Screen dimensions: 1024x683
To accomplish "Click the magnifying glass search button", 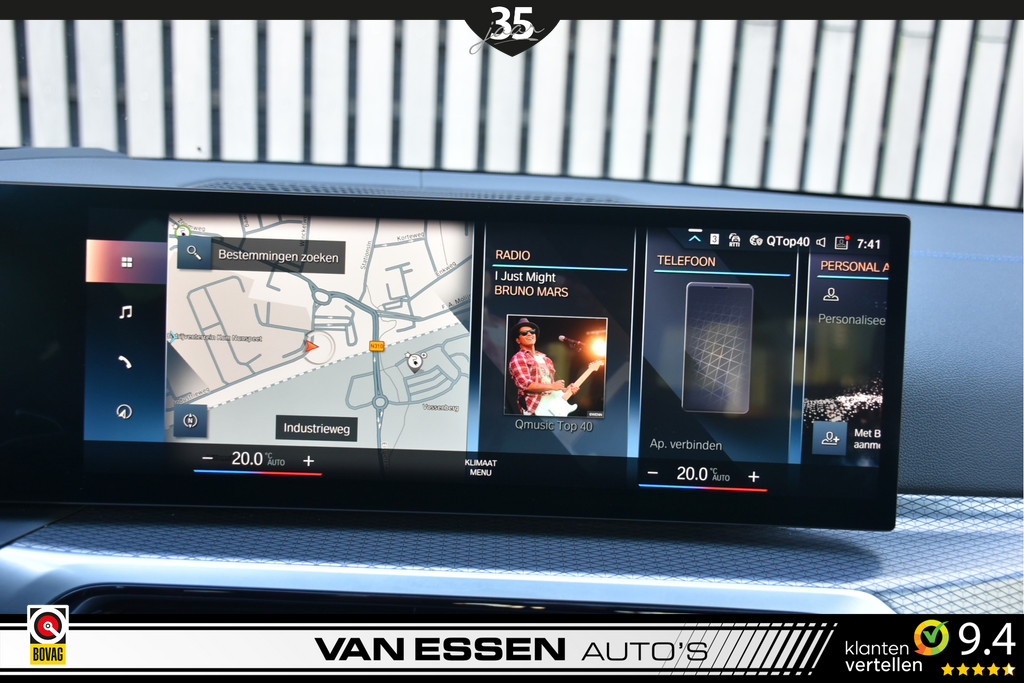I will (x=193, y=253).
